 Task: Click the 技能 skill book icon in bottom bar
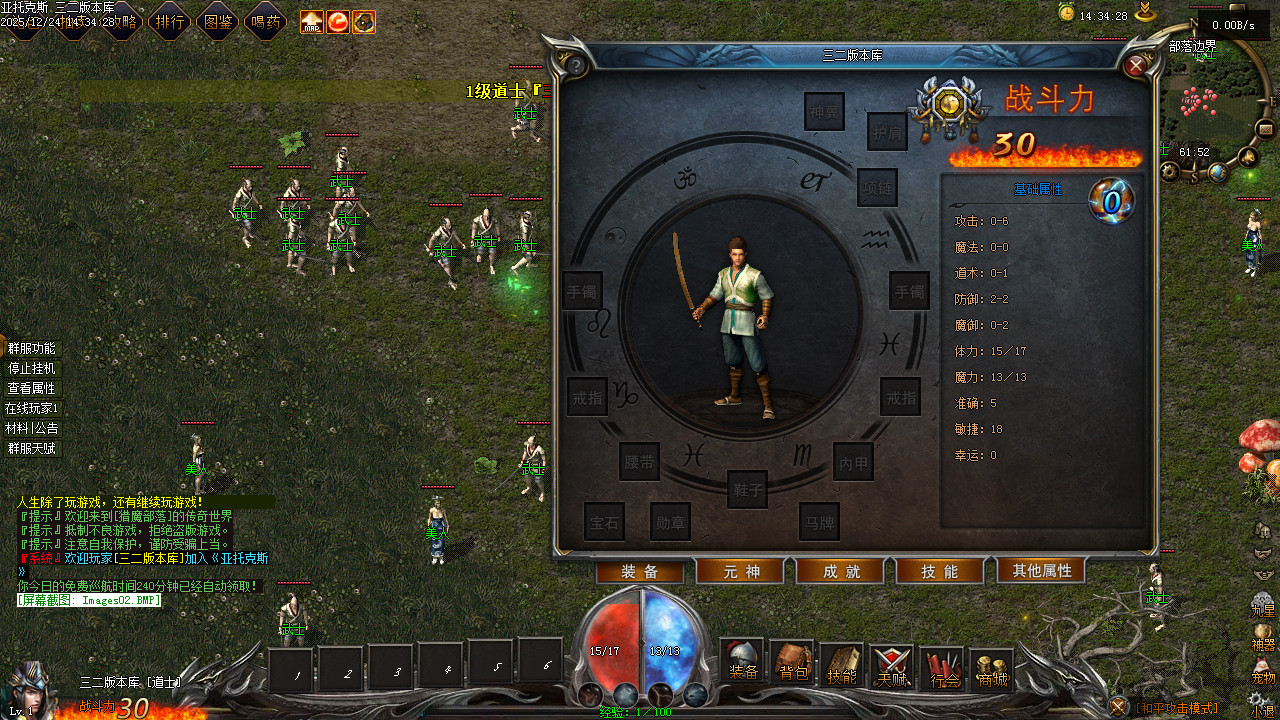(x=842, y=666)
